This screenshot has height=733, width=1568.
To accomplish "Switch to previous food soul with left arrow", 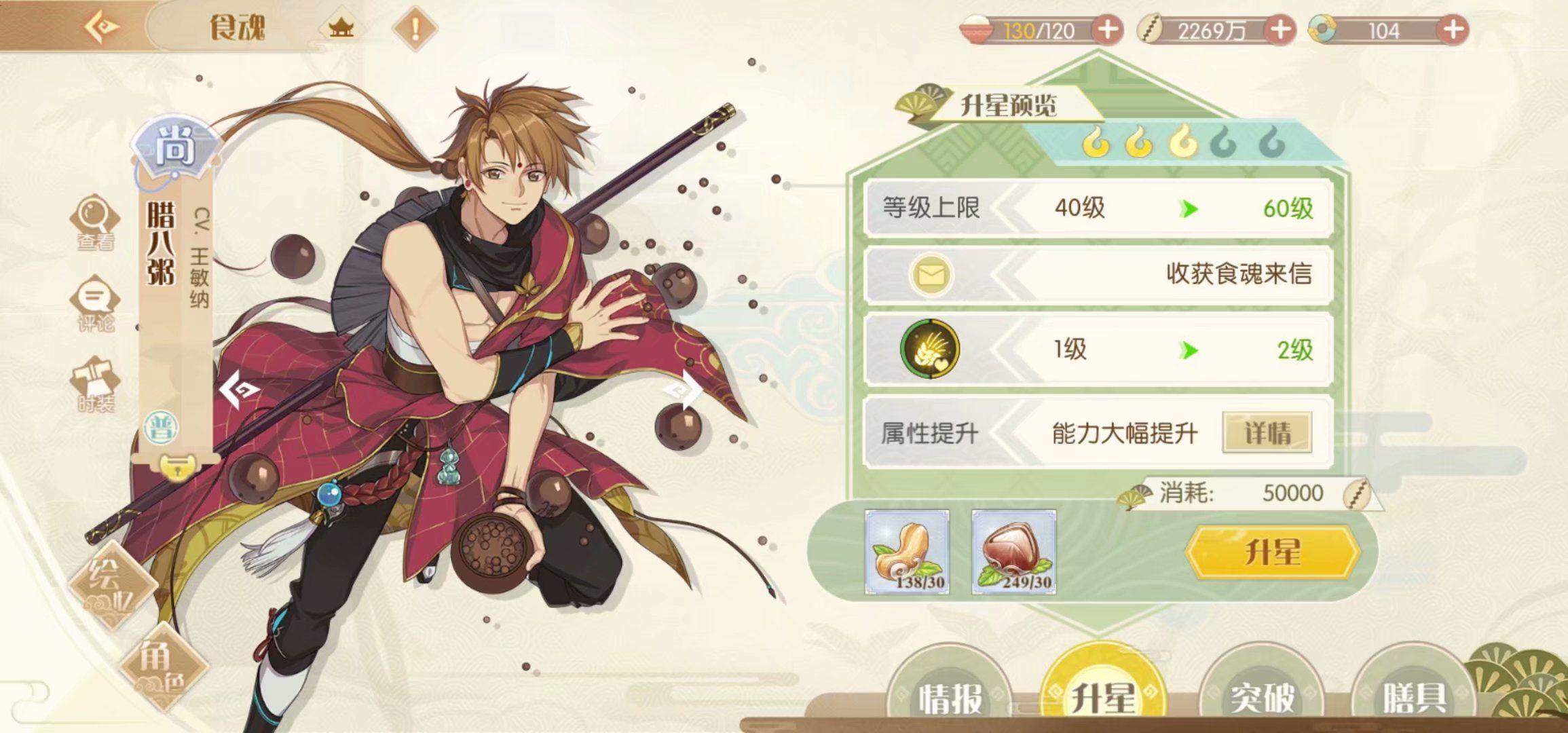I will pyautogui.click(x=239, y=389).
